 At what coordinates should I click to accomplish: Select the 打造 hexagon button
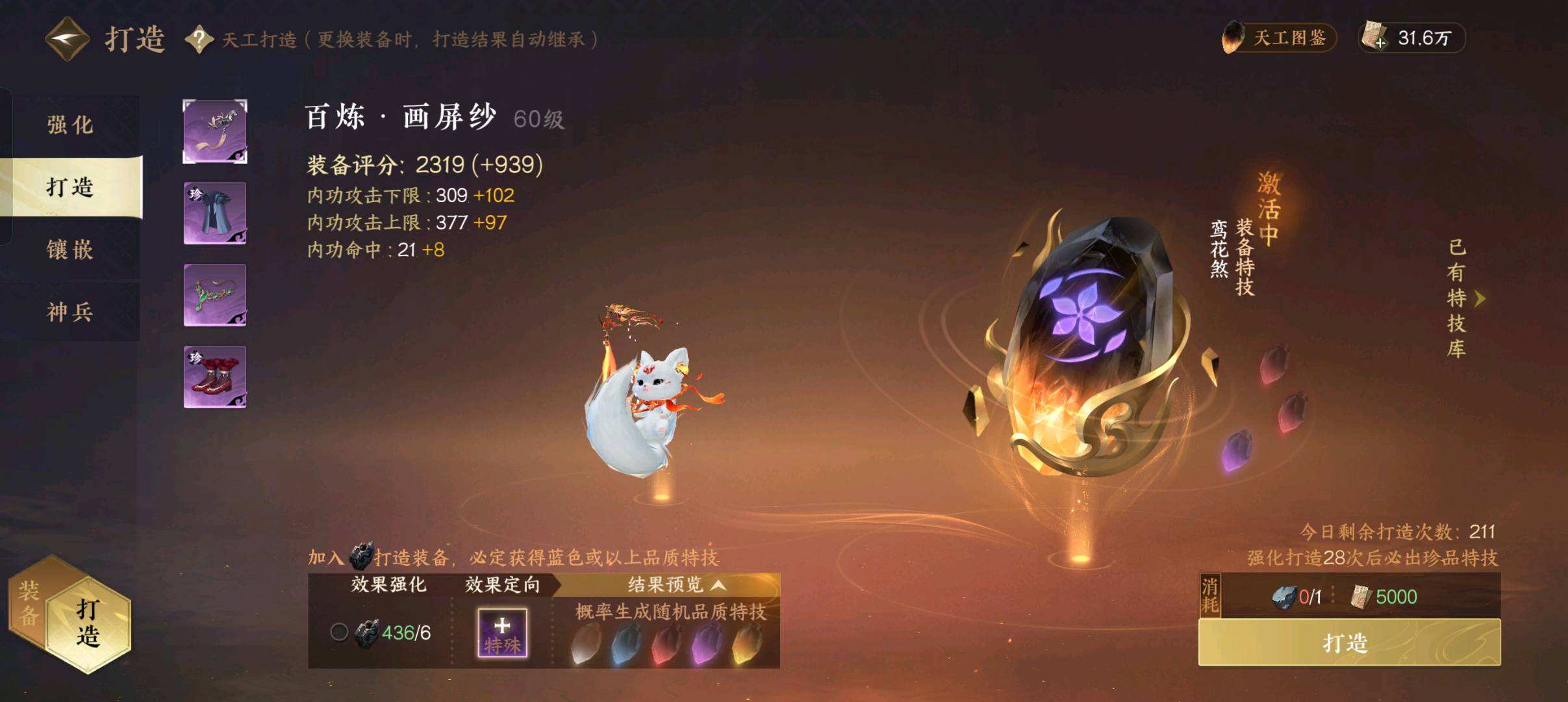click(88, 622)
